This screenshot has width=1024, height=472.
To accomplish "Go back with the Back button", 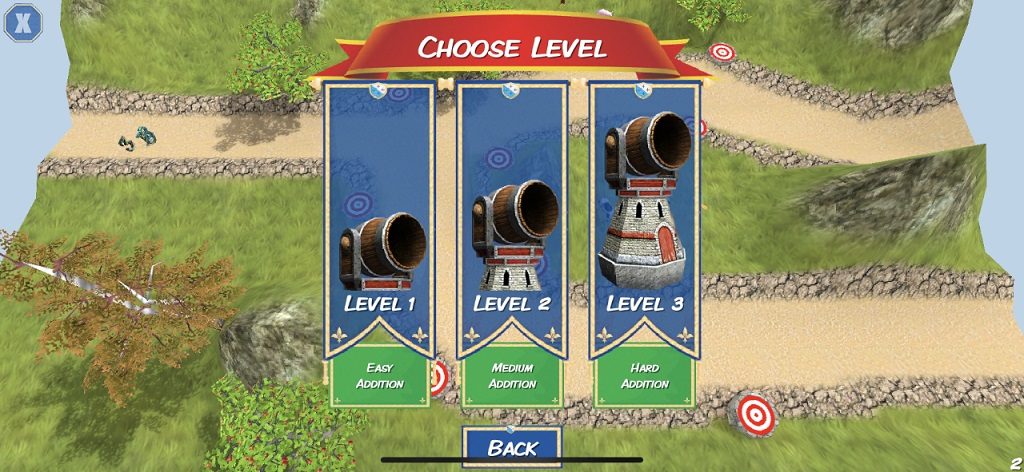I will (512, 447).
